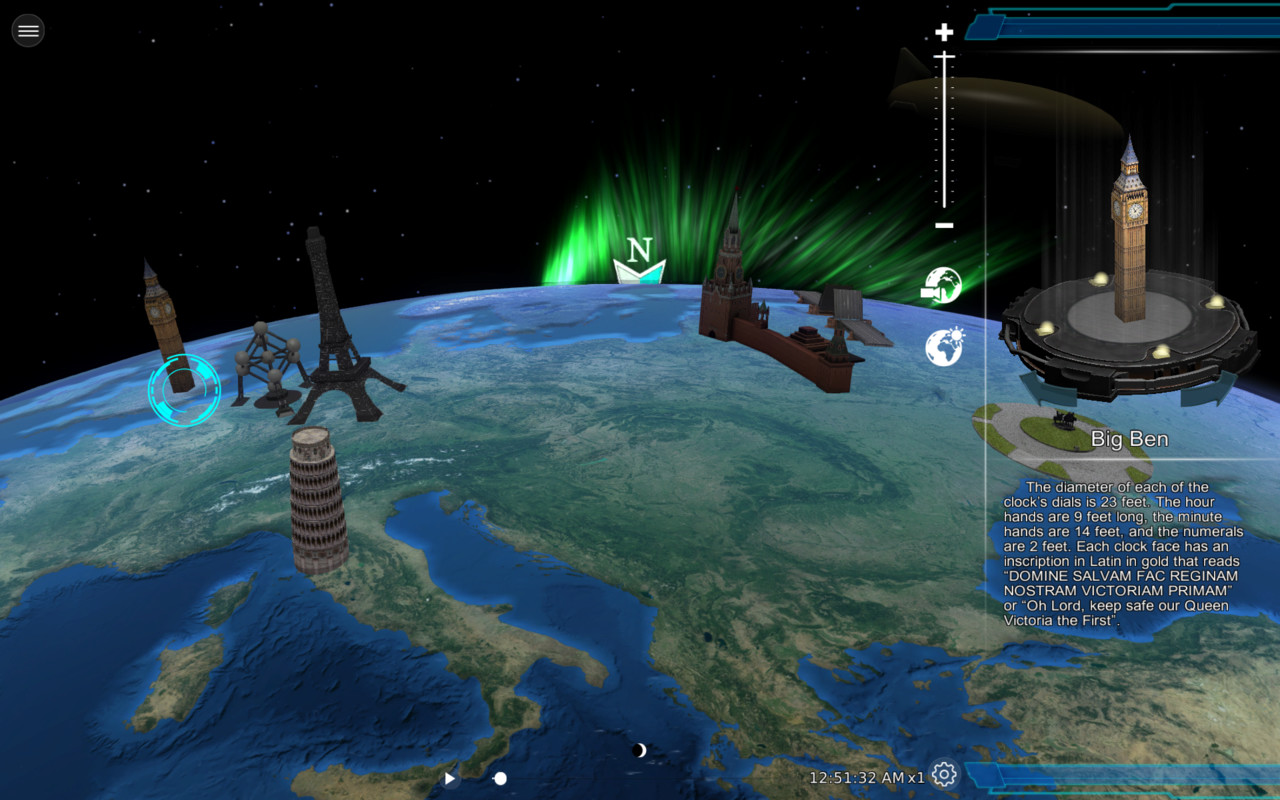Open the compass pointing North
The width and height of the screenshot is (1280, 800).
[638, 260]
